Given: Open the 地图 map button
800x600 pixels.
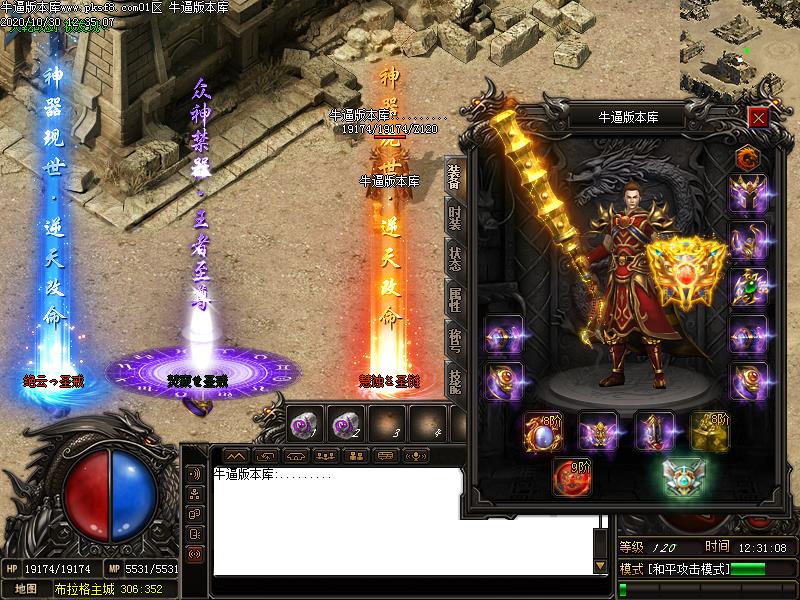Looking at the screenshot, I should coord(26,589).
